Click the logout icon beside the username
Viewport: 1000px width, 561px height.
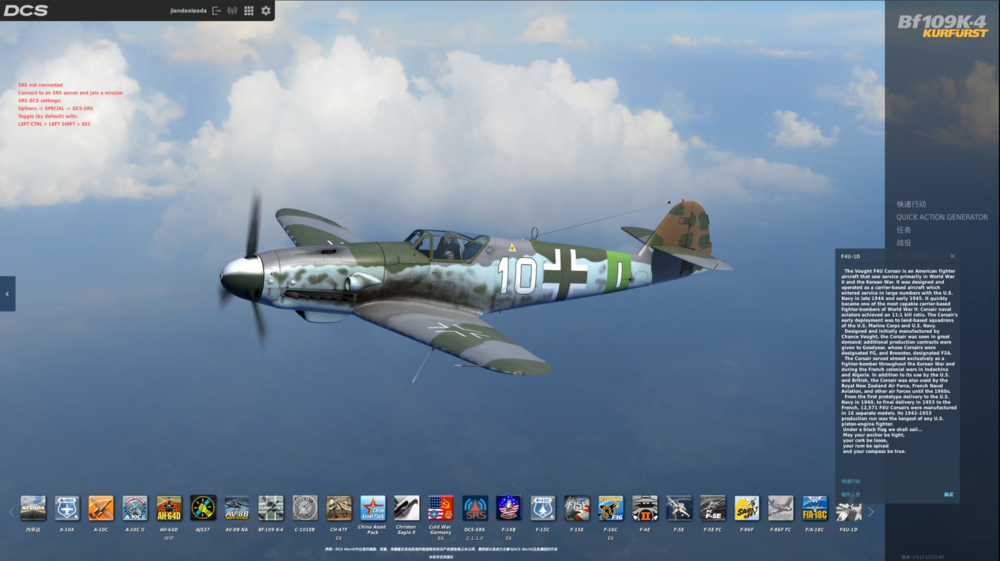click(x=217, y=11)
